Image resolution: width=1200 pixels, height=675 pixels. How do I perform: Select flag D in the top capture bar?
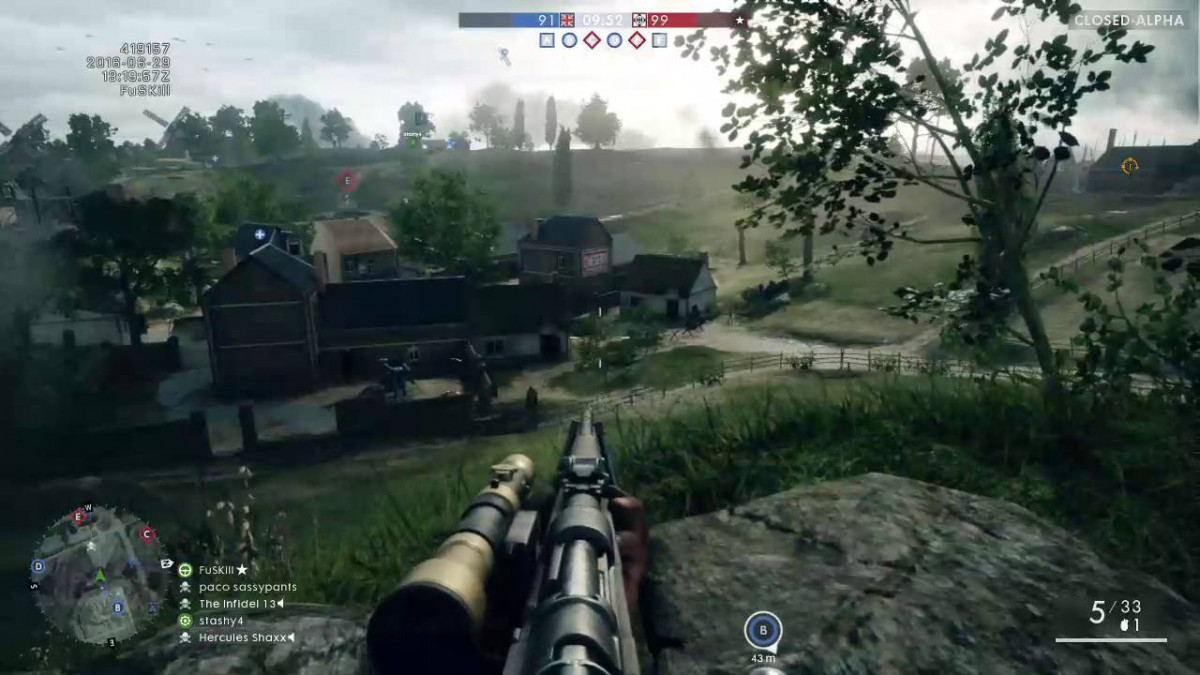click(x=614, y=40)
